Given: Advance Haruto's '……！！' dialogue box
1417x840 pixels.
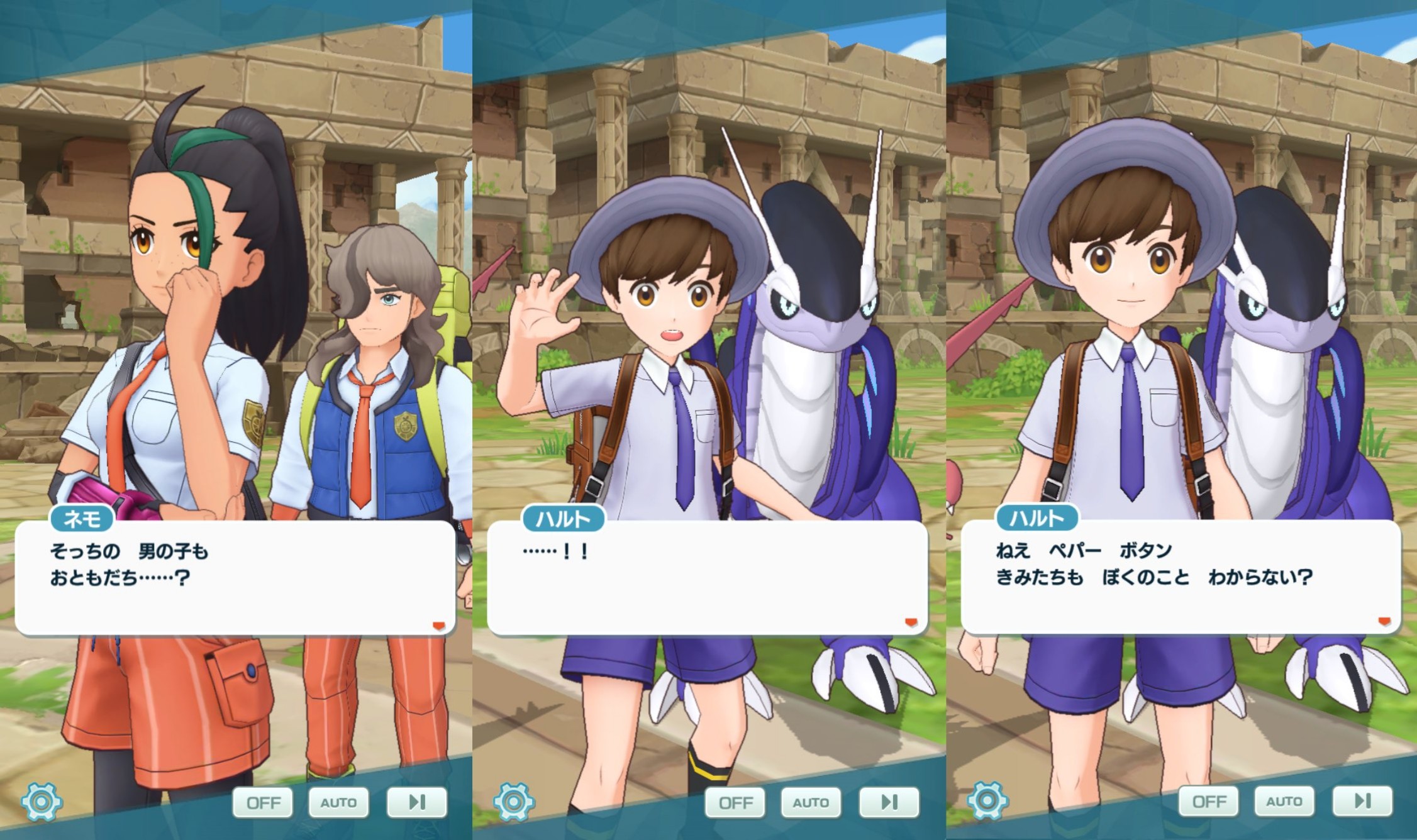Looking at the screenshot, I should 707,577.
